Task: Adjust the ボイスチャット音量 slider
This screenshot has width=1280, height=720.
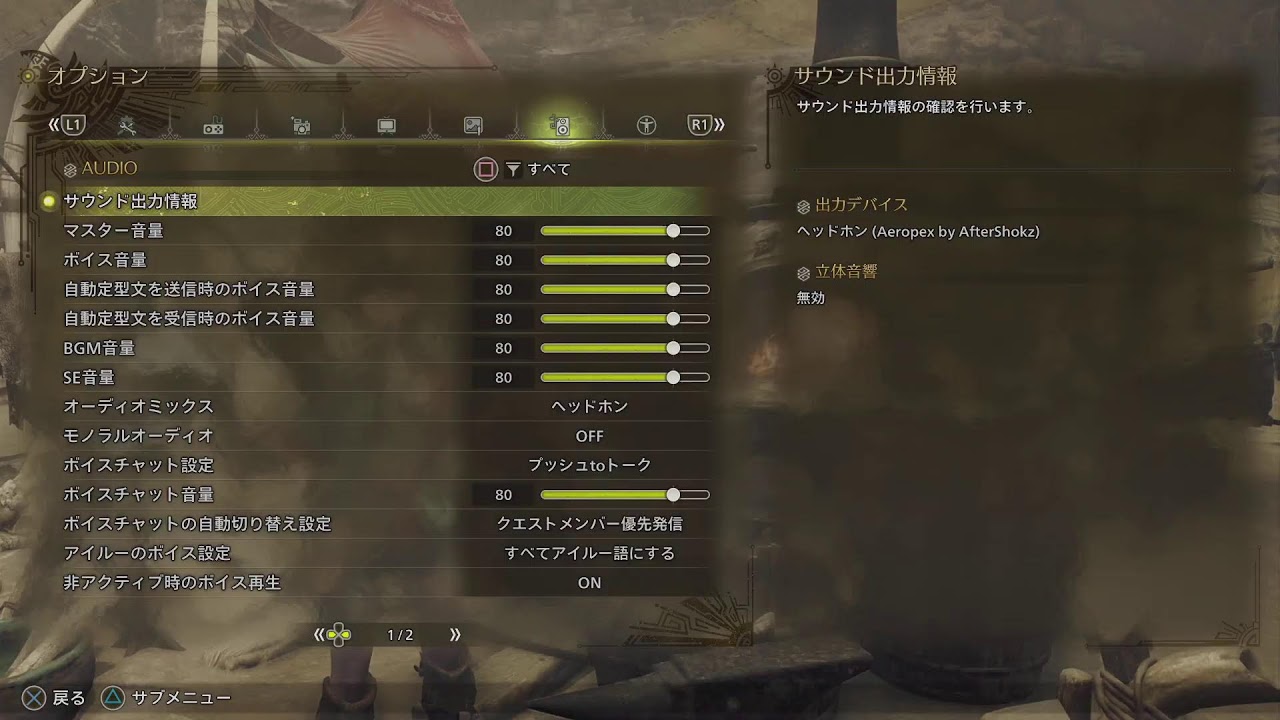Action: click(625, 495)
